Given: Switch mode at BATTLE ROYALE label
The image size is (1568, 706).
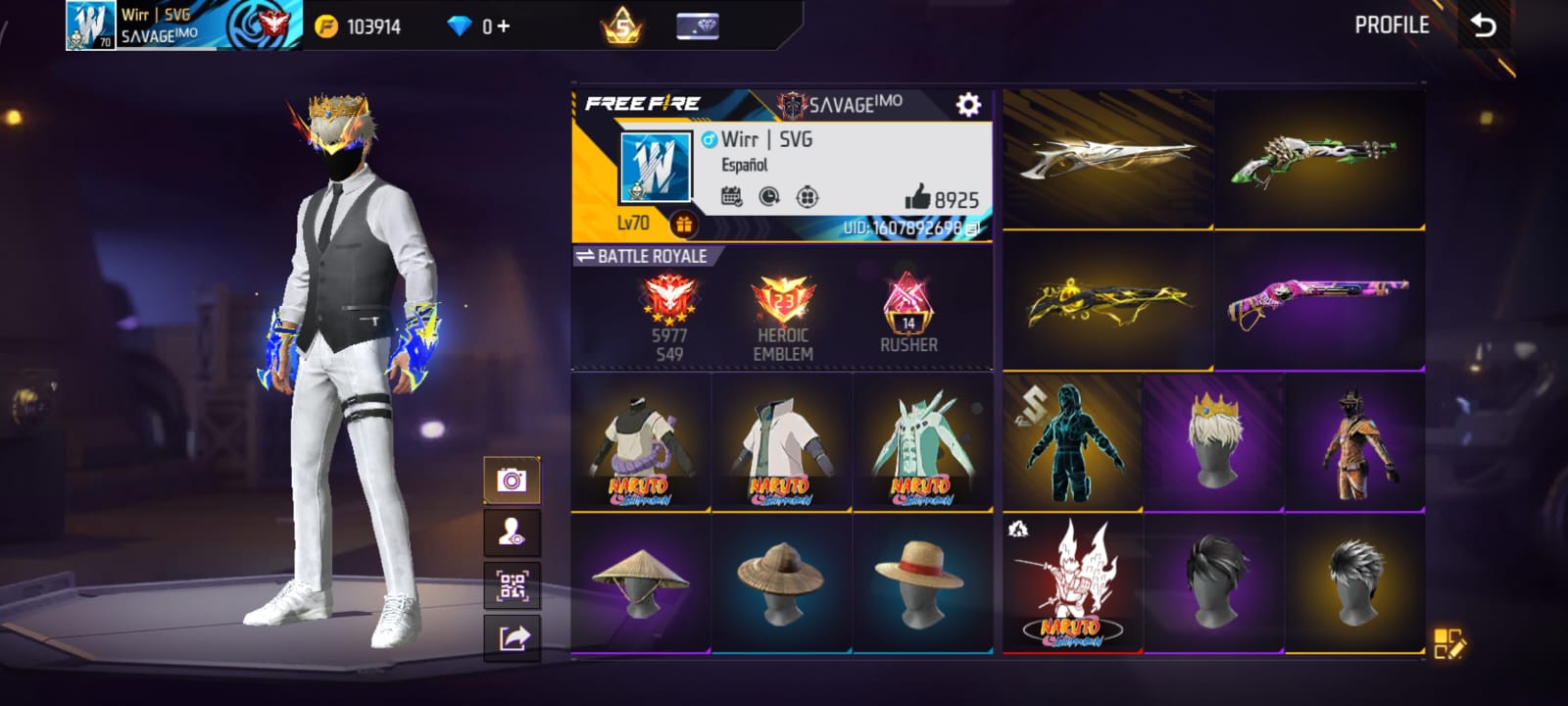Looking at the screenshot, I should pyautogui.click(x=641, y=256).
